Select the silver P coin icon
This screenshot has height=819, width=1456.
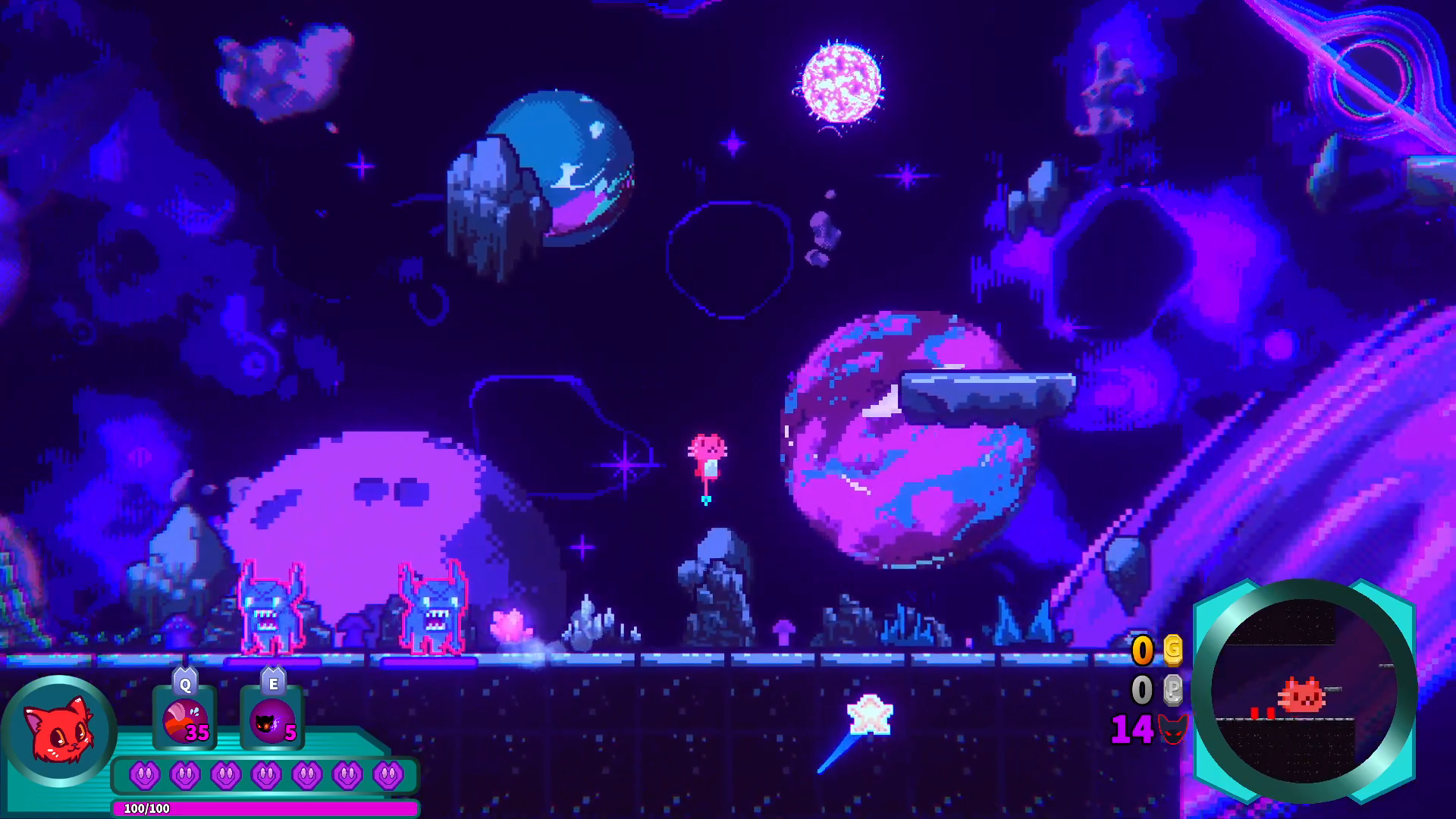(x=1172, y=689)
